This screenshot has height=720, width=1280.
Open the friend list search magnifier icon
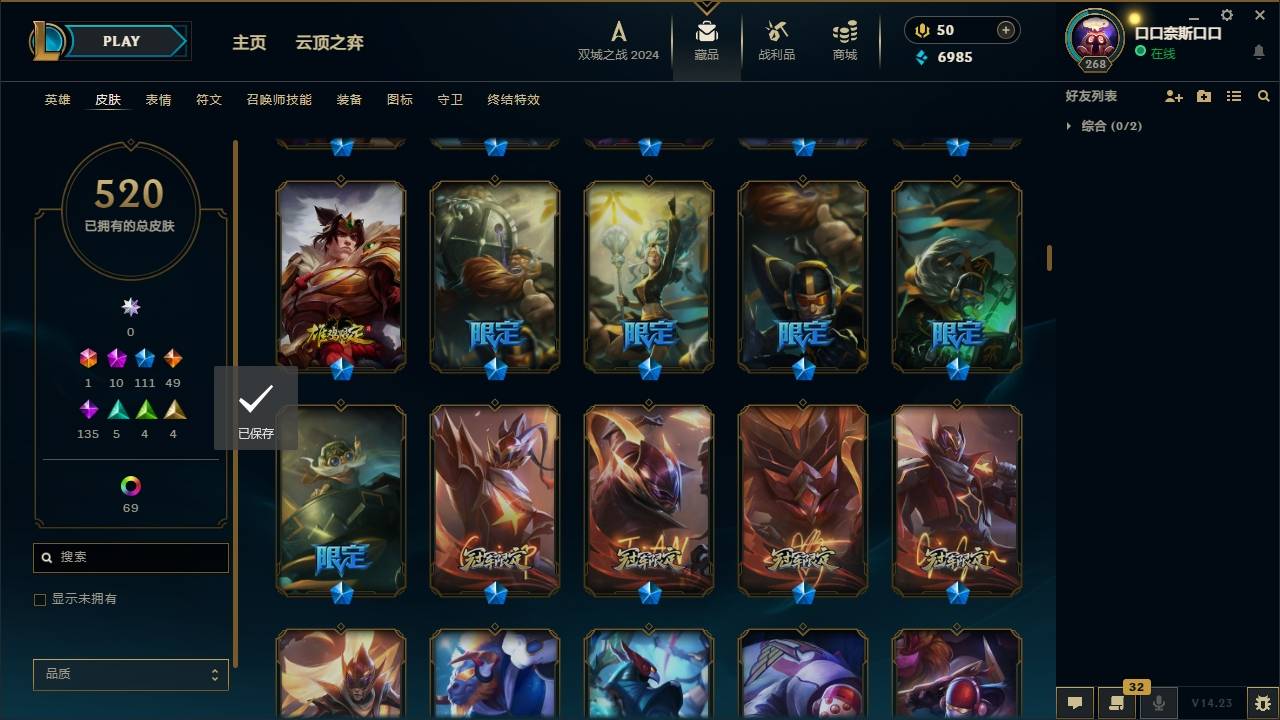click(x=1263, y=95)
